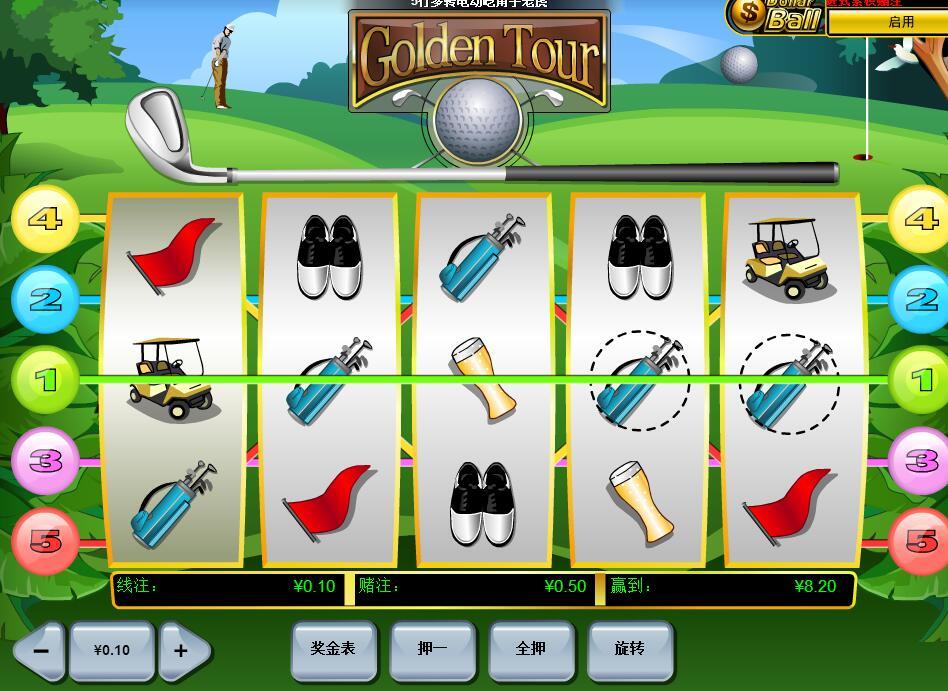
Task: Spin the reels with 旋转
Action: coord(630,649)
